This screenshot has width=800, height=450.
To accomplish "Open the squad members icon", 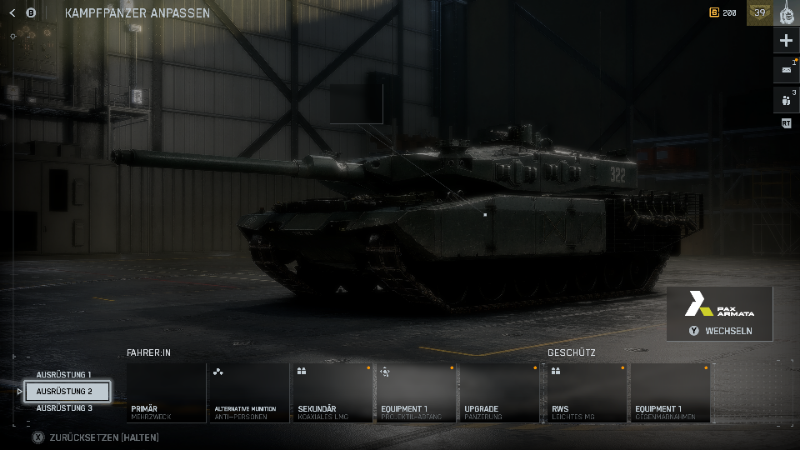I will (786, 99).
